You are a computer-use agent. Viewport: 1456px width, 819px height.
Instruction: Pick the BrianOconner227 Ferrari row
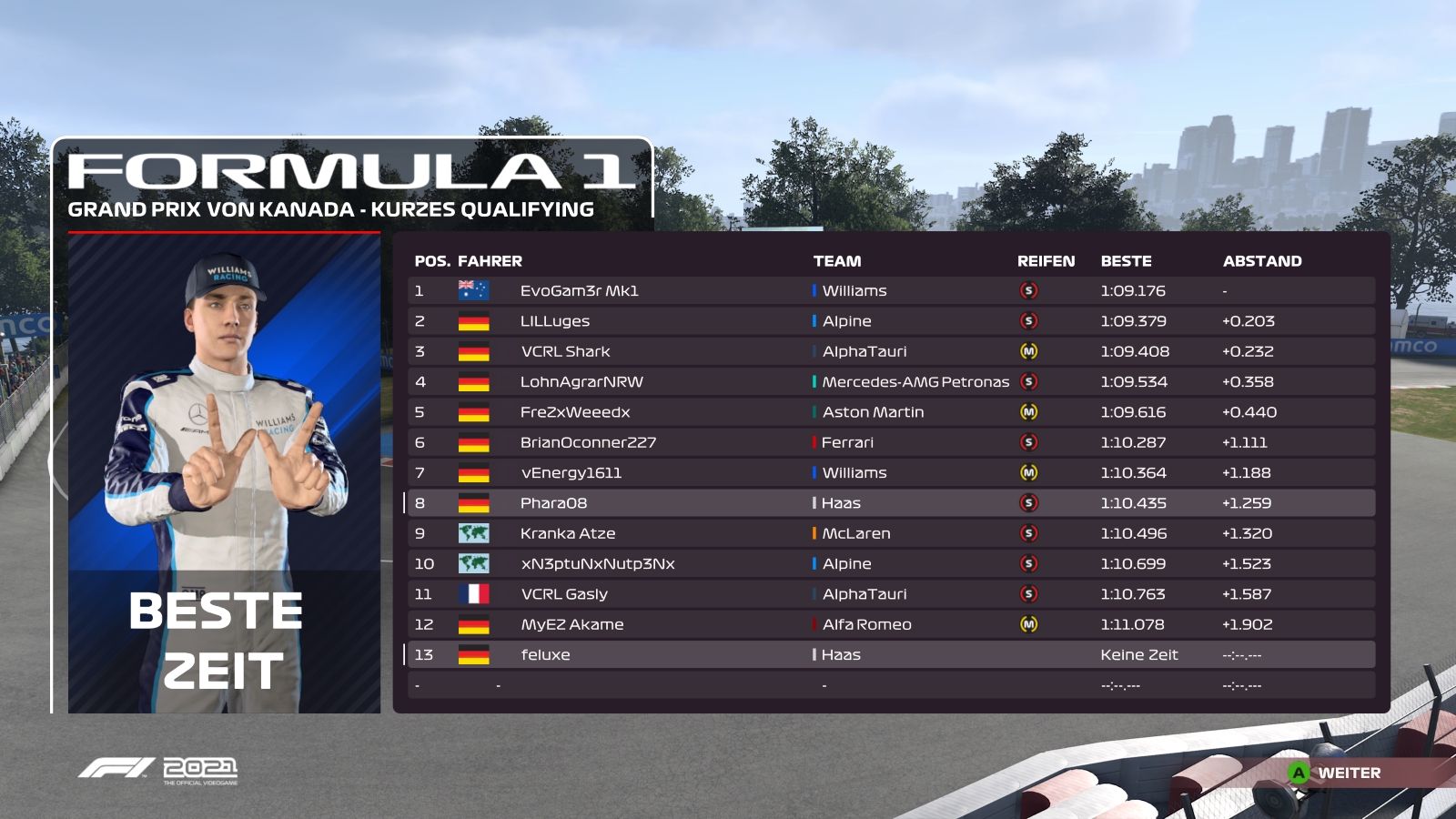point(588,442)
